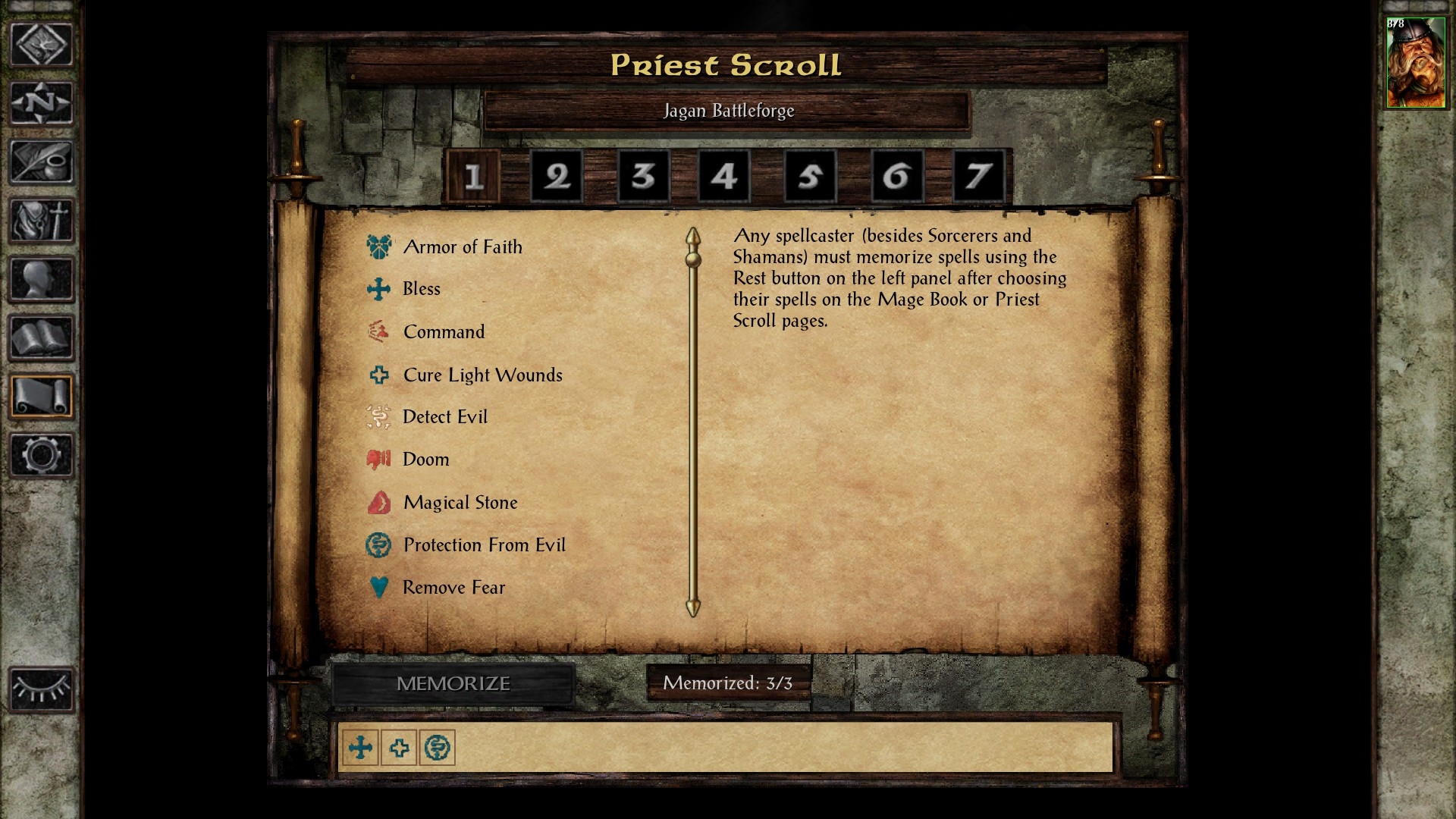
Task: Pick Protection From Evil in spell list
Action: point(484,545)
